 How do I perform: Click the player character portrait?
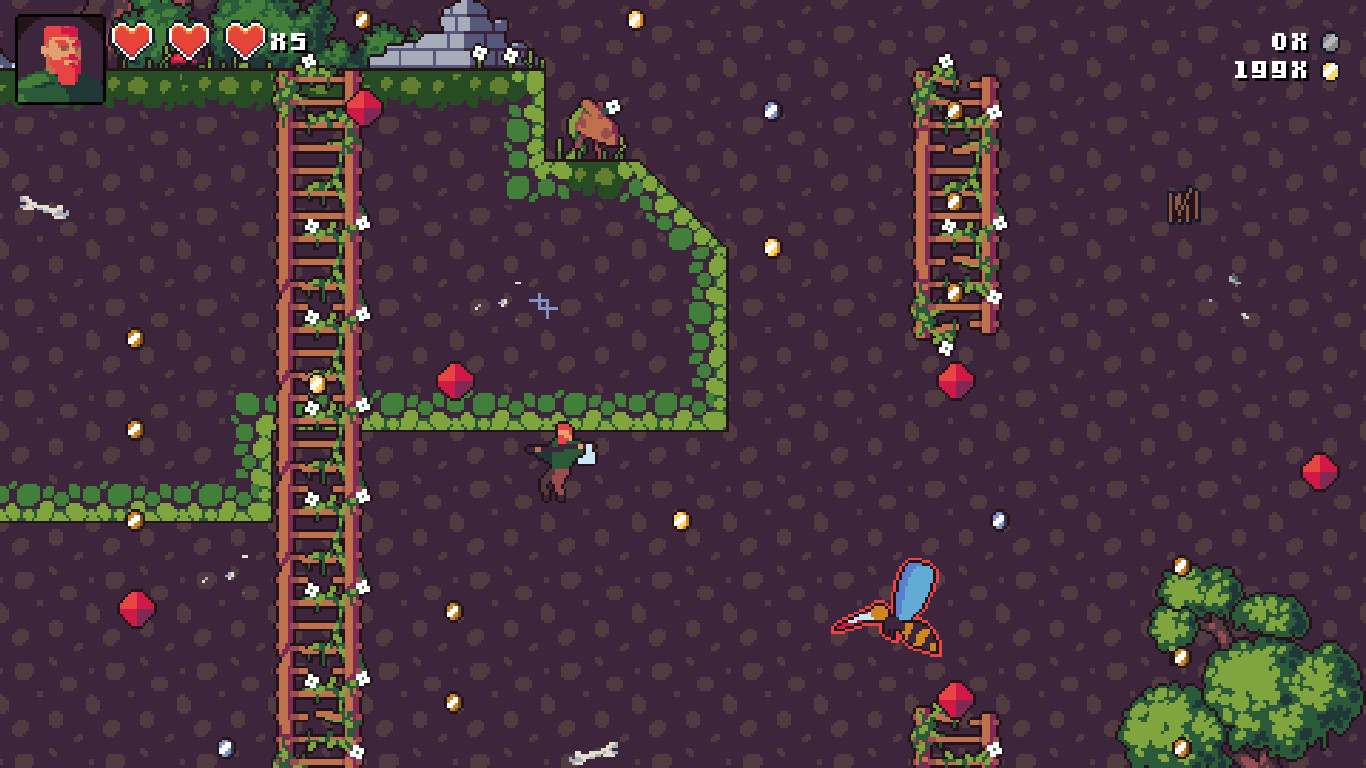tap(58, 56)
